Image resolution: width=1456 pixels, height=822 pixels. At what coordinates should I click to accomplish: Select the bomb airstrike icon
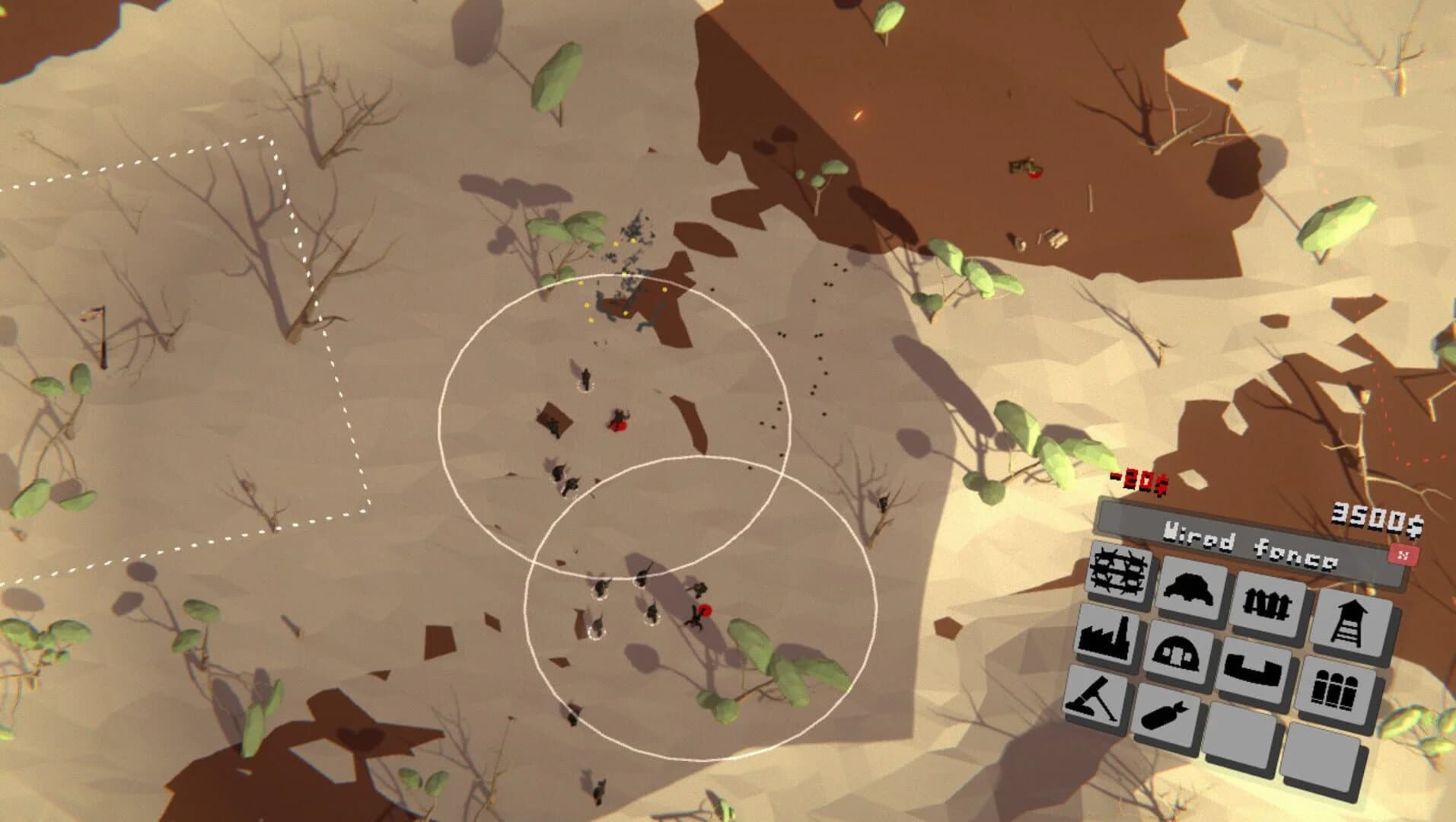point(1164,715)
